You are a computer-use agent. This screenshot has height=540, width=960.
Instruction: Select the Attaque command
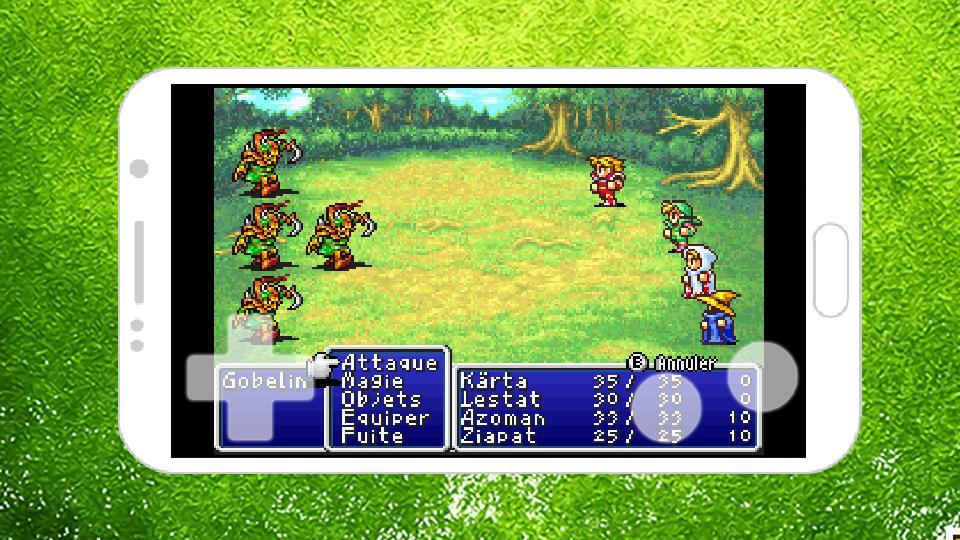pyautogui.click(x=390, y=362)
